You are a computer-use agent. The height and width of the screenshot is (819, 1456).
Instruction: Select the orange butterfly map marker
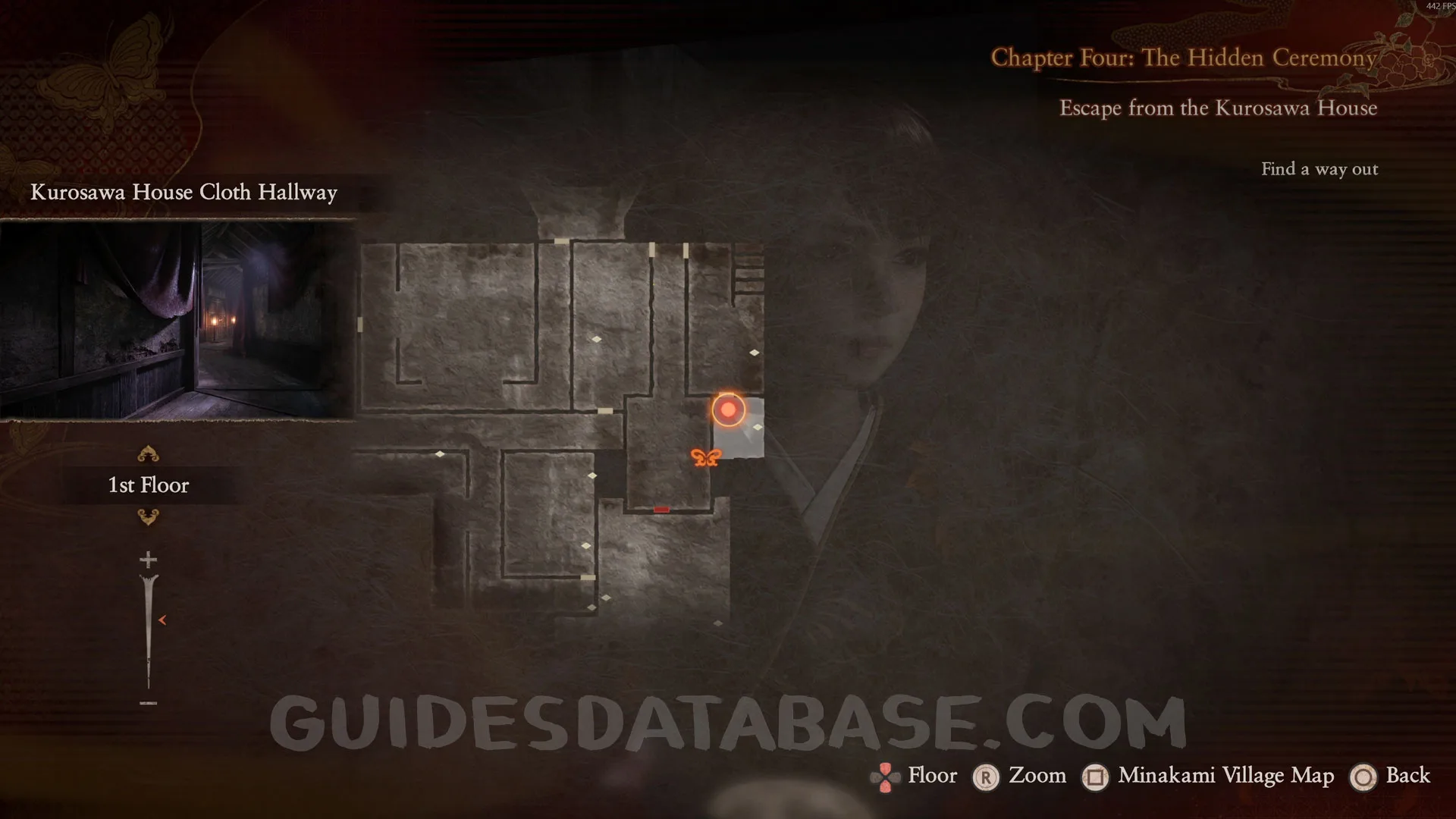pos(705,457)
